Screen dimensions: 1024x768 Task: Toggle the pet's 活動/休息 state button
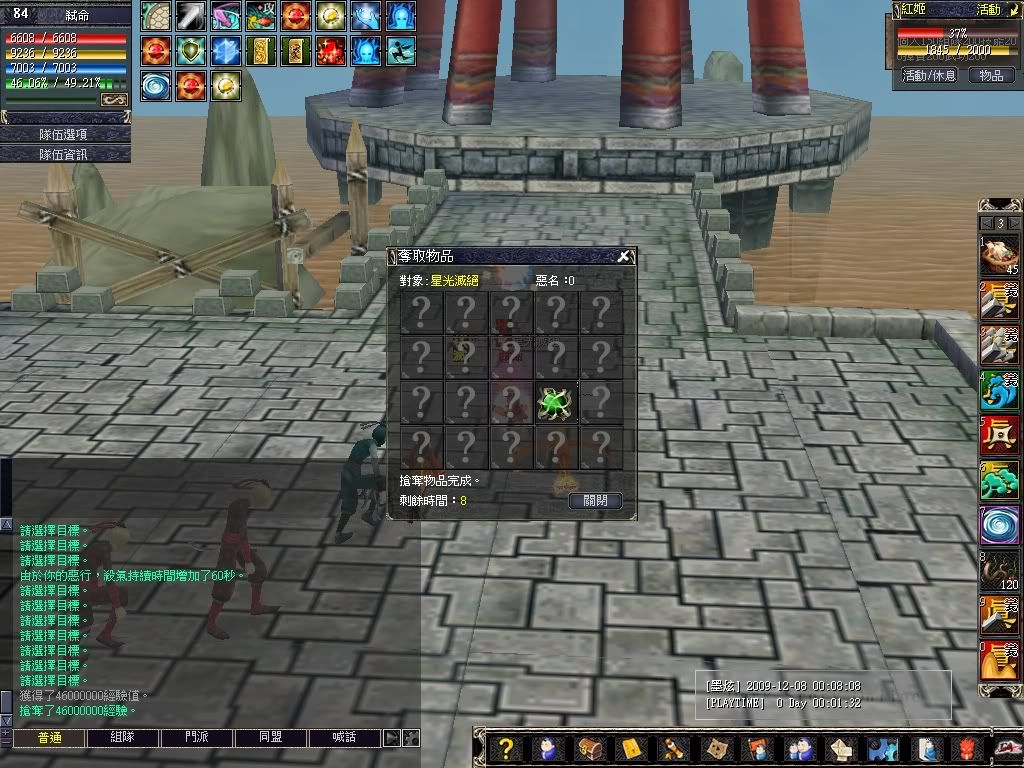(x=929, y=75)
